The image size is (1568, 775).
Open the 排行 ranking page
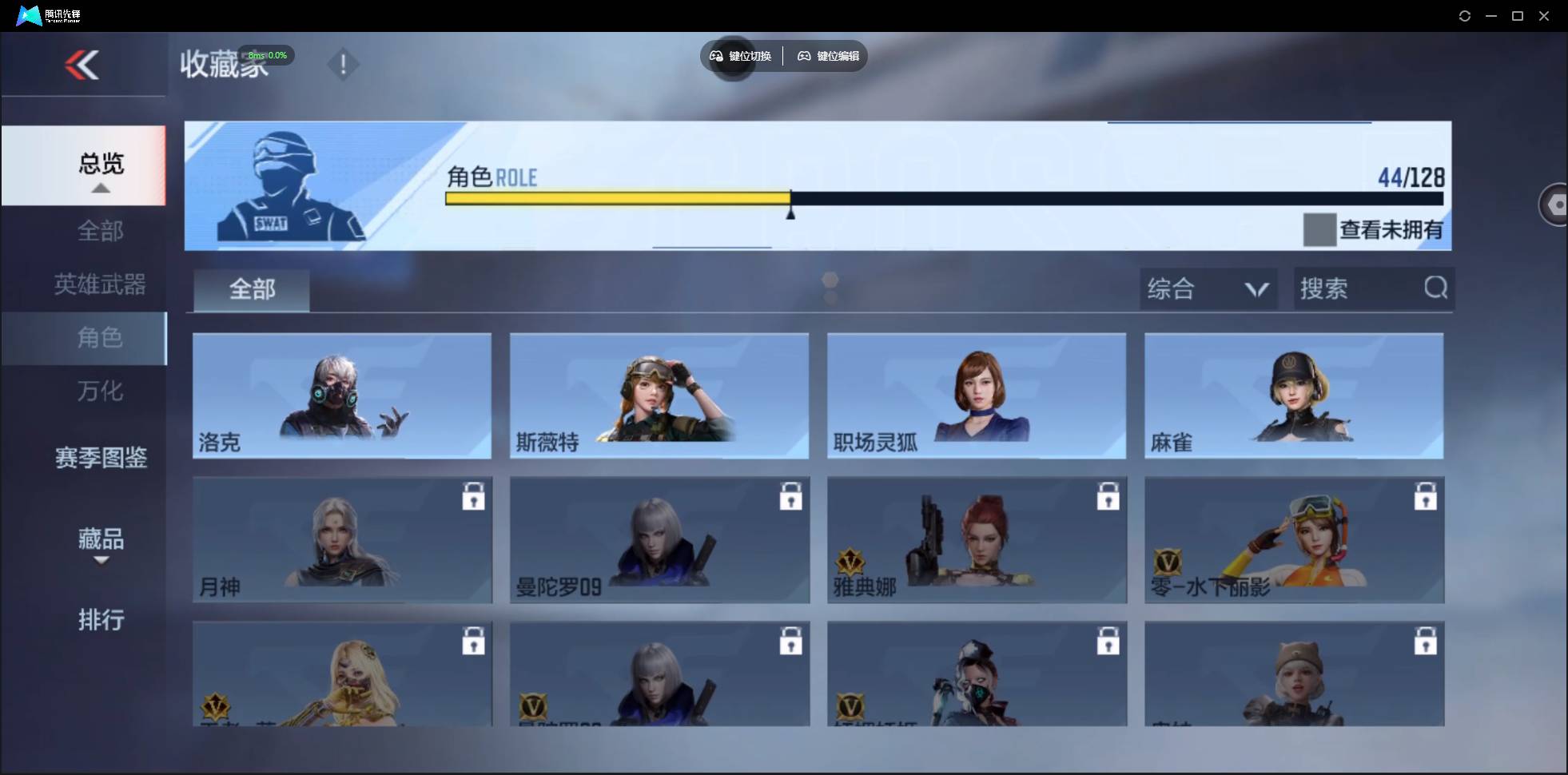pyautogui.click(x=101, y=621)
